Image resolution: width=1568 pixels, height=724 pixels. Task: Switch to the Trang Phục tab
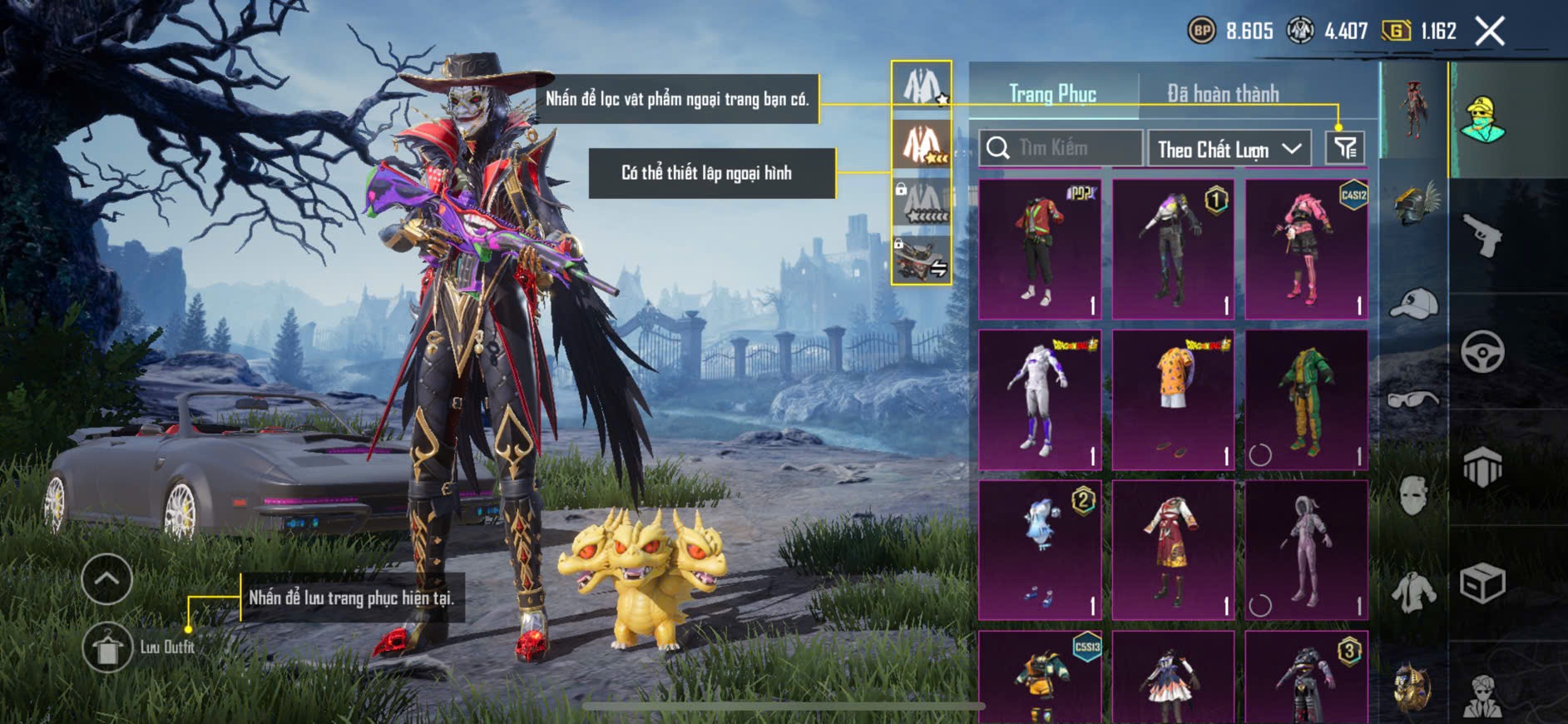click(x=1052, y=94)
